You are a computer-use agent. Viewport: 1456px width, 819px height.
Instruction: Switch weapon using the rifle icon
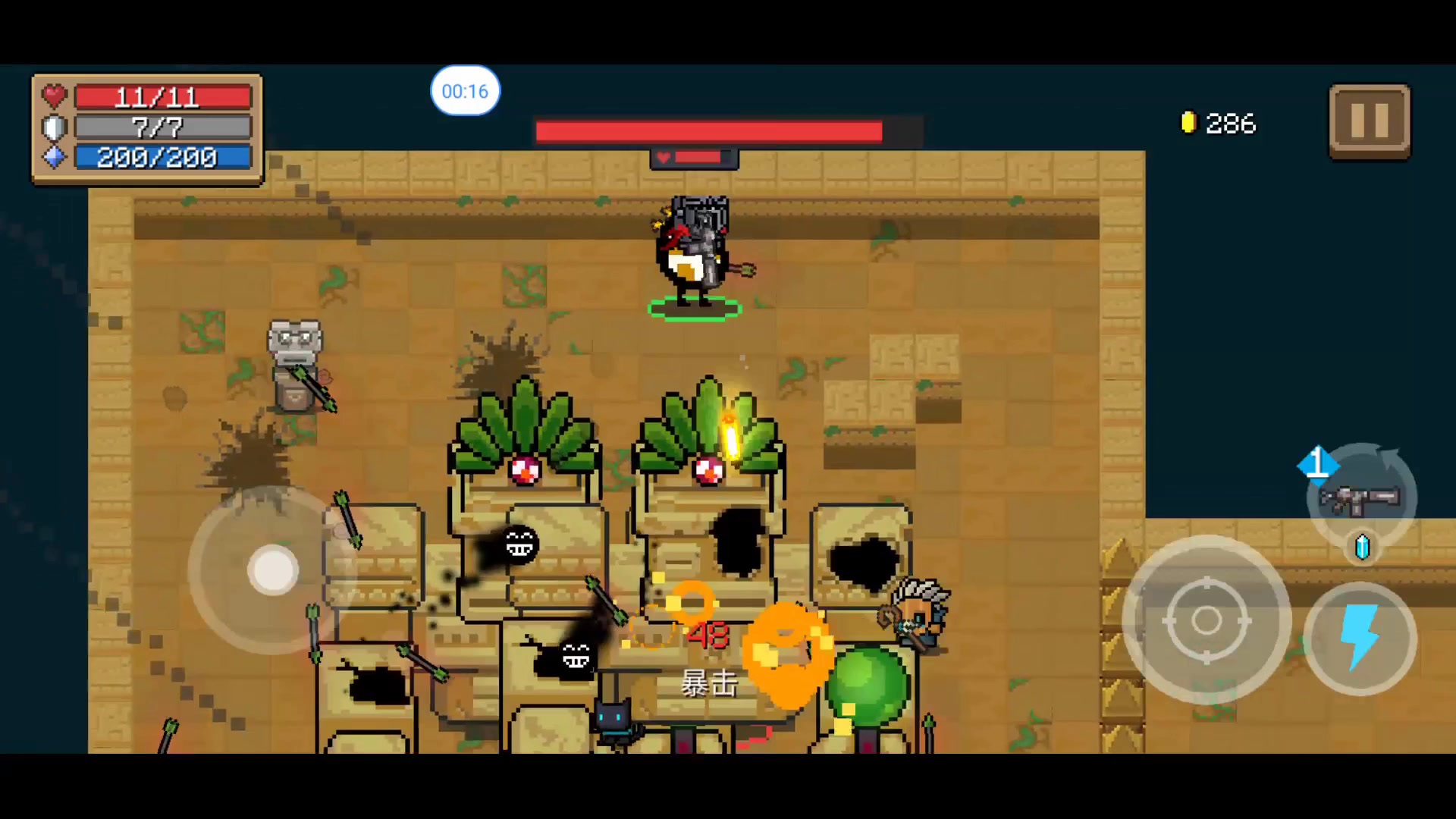(1360, 497)
